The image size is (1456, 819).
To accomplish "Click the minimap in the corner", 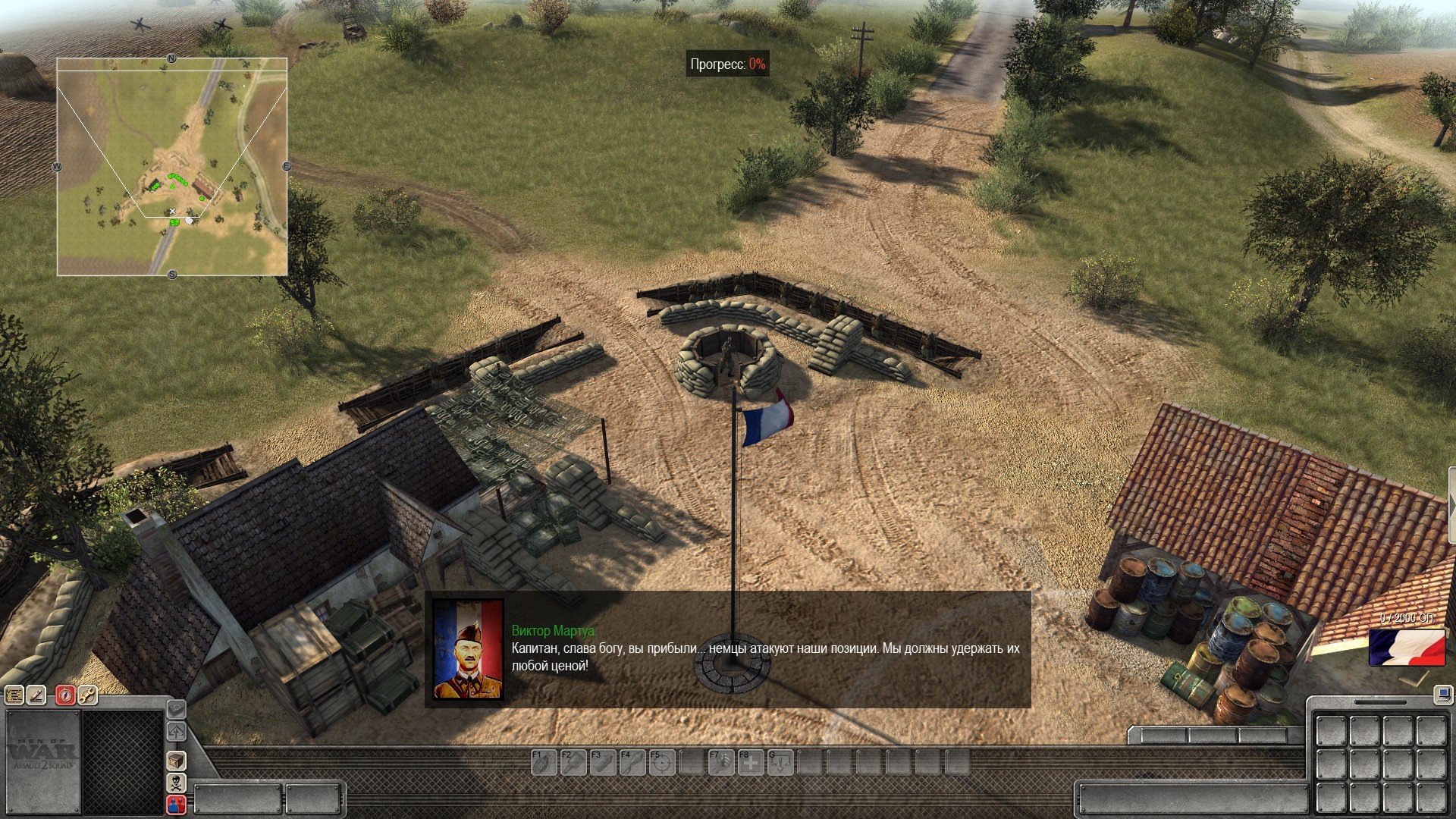I will coord(172,167).
